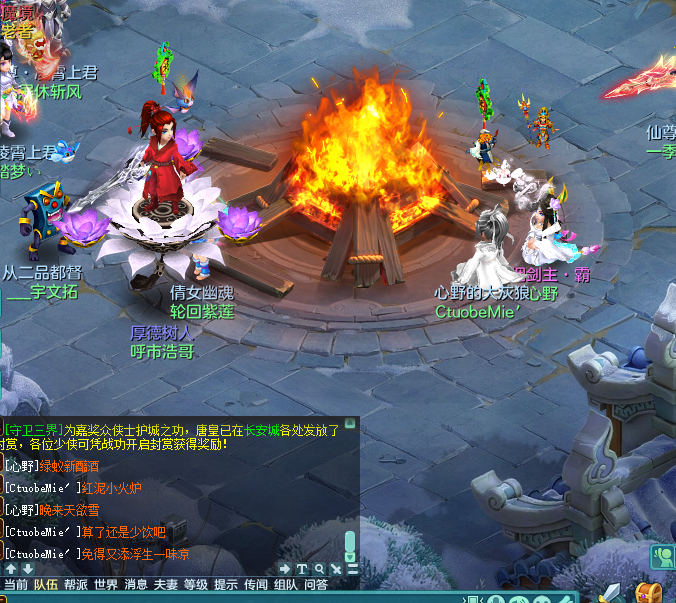The width and height of the screenshot is (676, 603).
Task: Switch to the 传闻 rumors tab
Action: click(x=256, y=585)
